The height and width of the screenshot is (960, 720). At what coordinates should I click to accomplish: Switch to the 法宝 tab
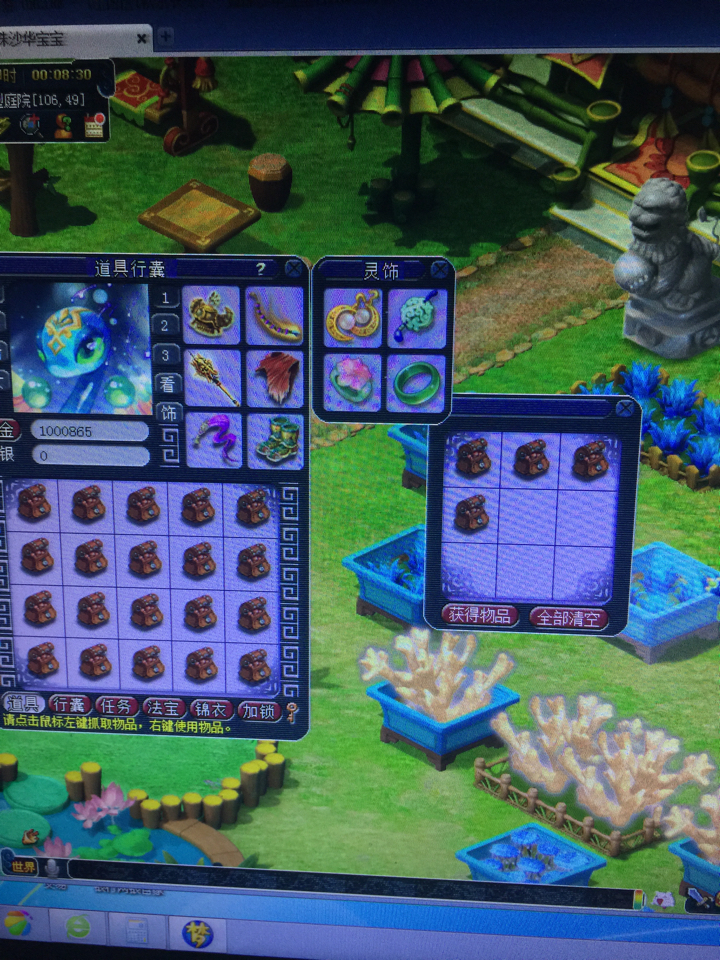coord(164,709)
